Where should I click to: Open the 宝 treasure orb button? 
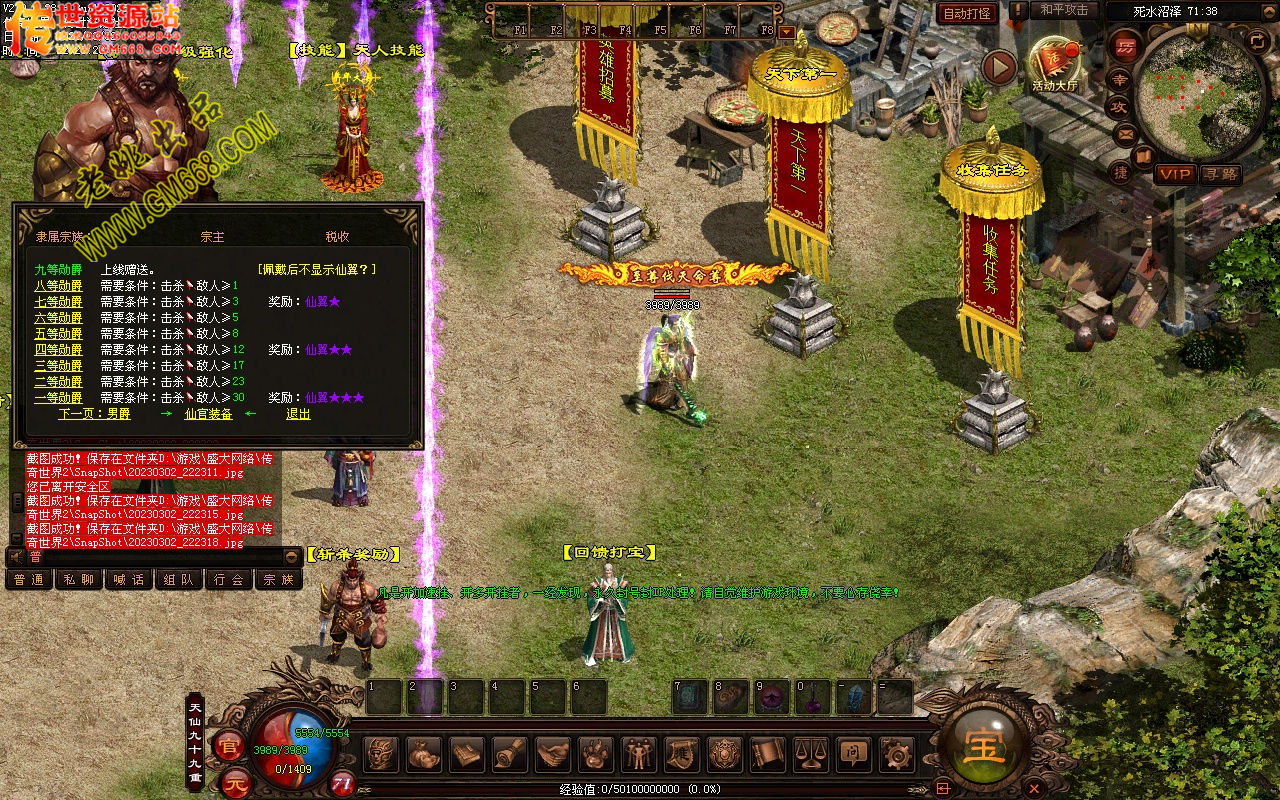pos(985,745)
